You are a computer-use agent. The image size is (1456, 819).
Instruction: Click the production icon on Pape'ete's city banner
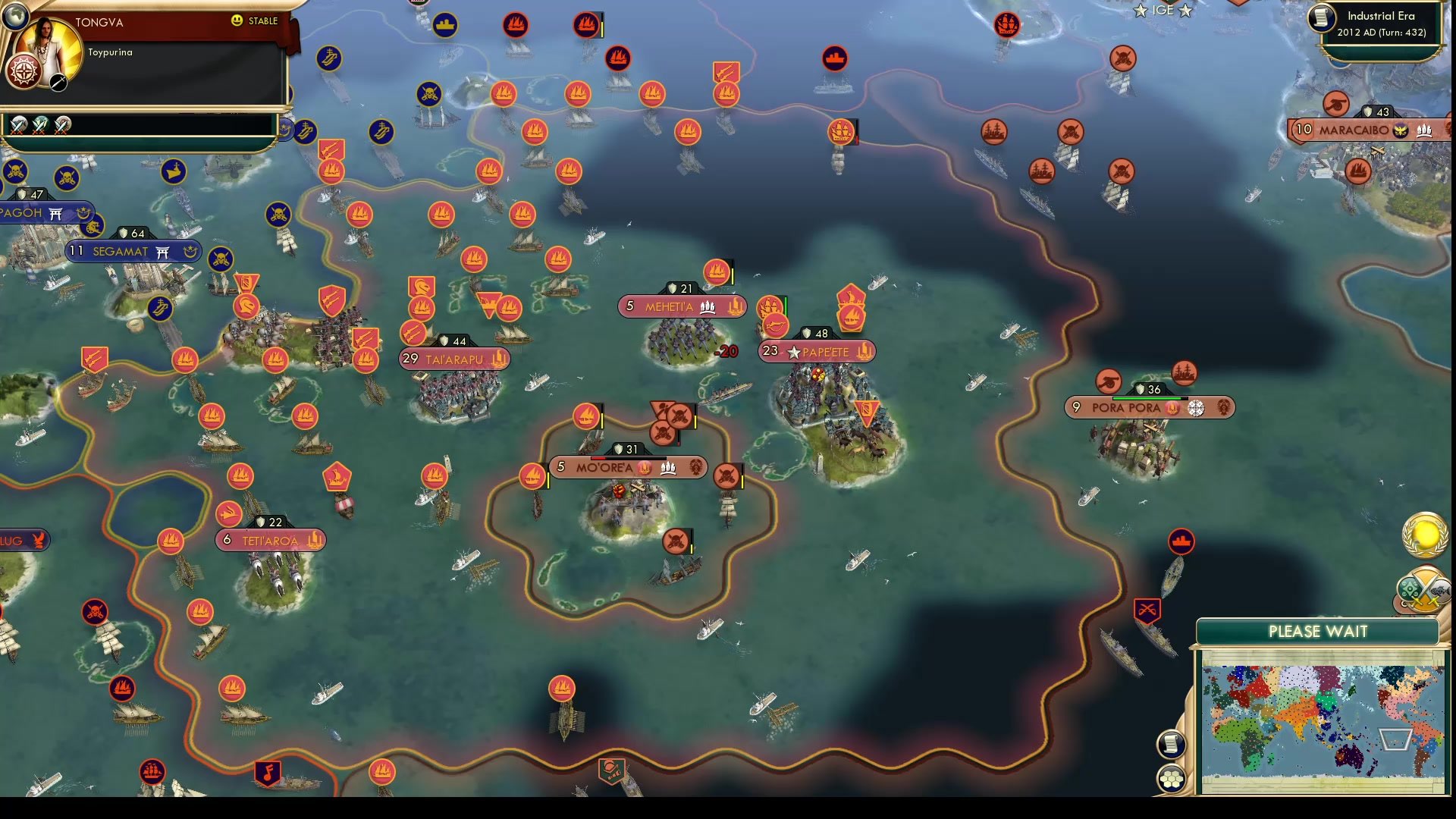[x=864, y=350]
